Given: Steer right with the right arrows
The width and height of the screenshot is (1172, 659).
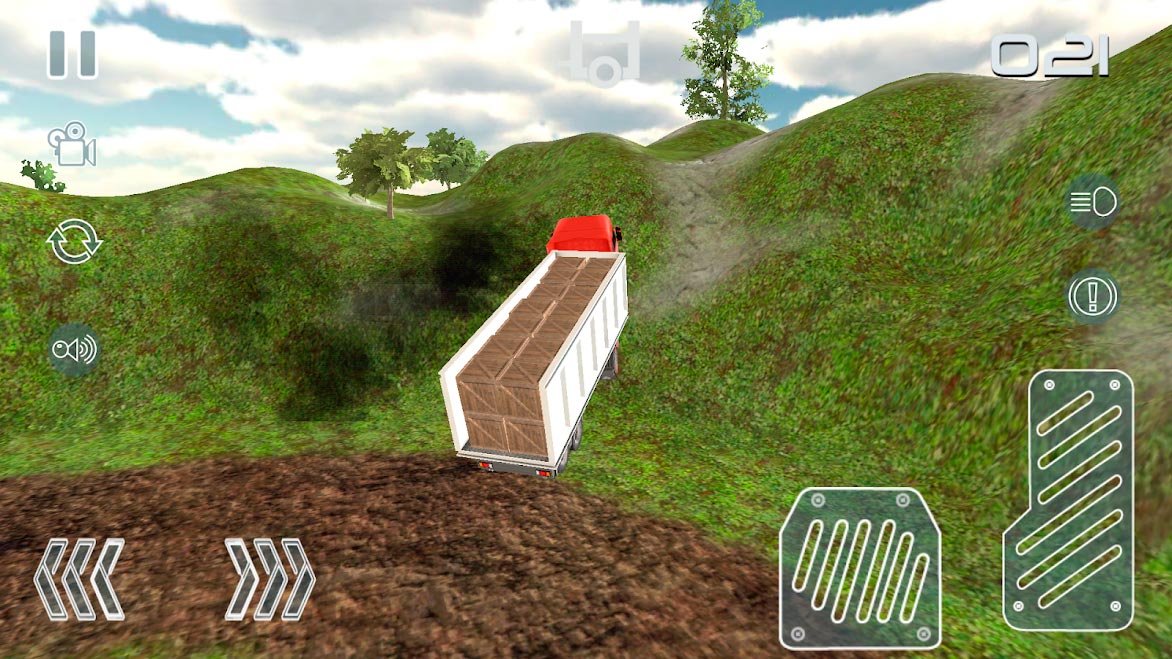Looking at the screenshot, I should (270, 578).
